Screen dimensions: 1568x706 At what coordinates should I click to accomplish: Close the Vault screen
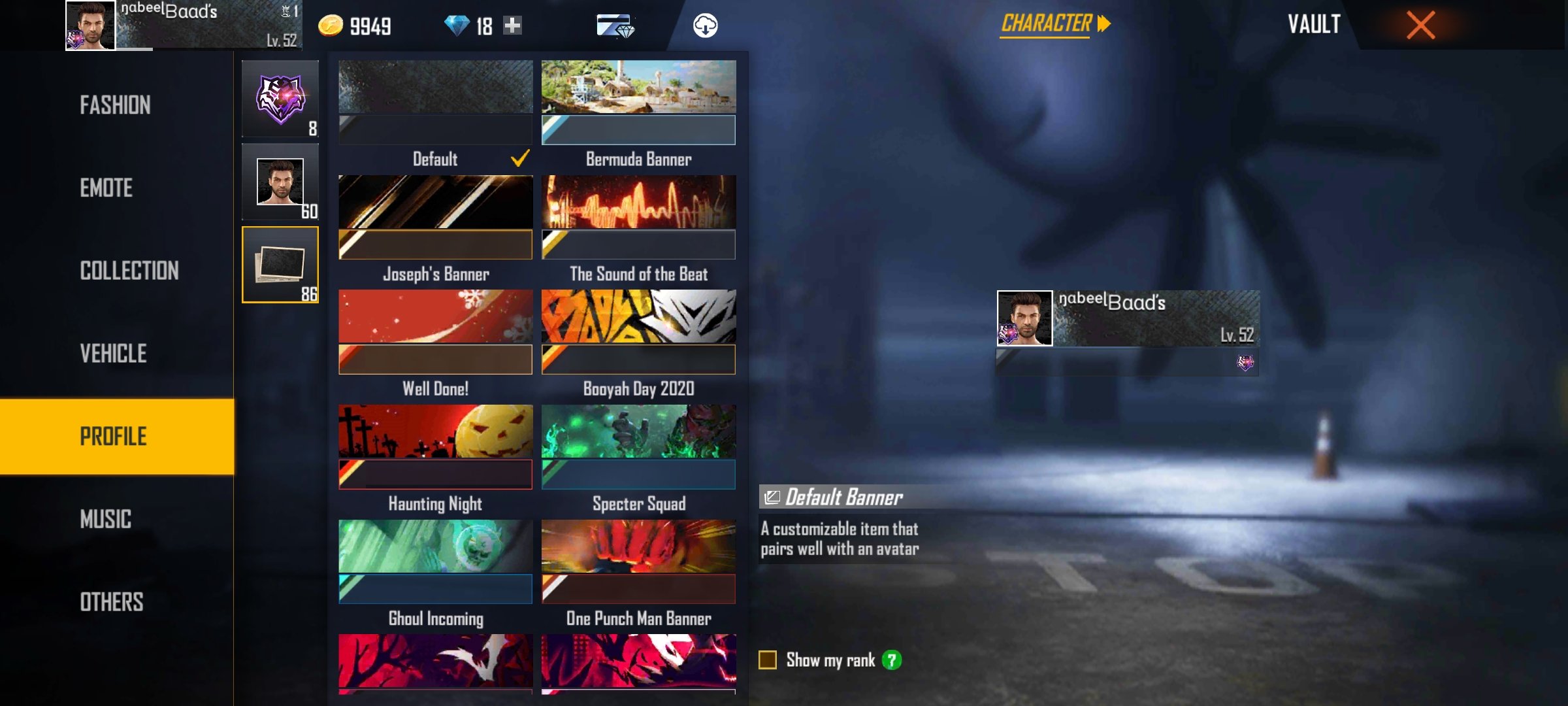[1420, 25]
